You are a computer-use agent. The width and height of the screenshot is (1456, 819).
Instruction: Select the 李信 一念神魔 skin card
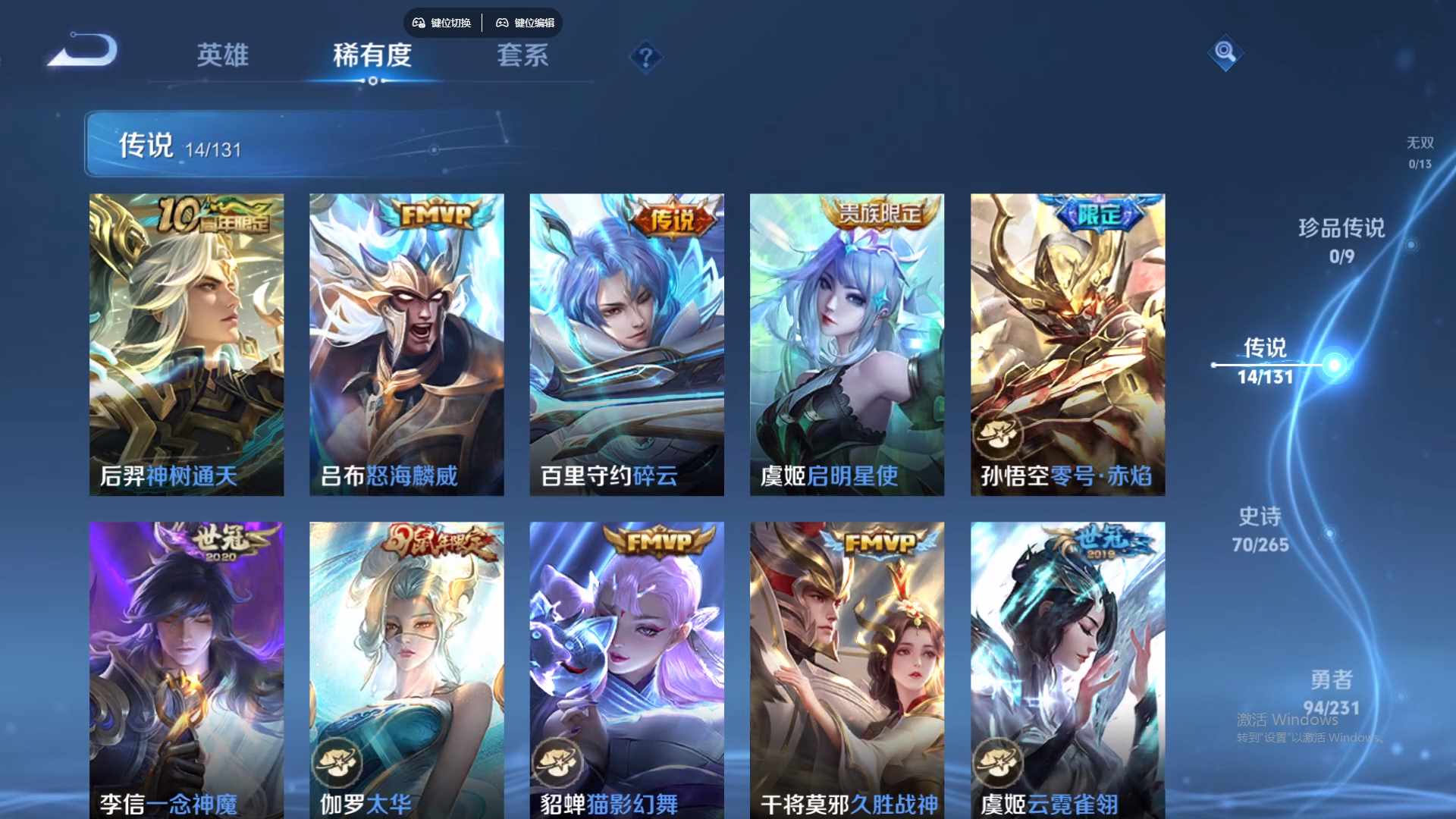point(187,669)
